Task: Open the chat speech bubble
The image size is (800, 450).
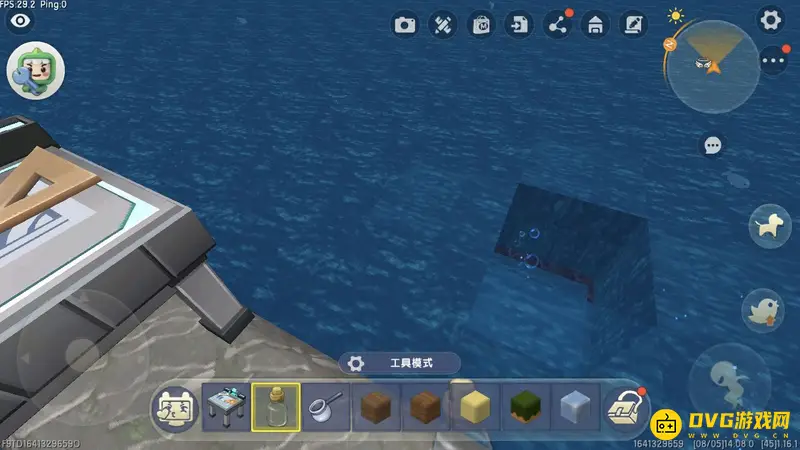Action: 713,146
